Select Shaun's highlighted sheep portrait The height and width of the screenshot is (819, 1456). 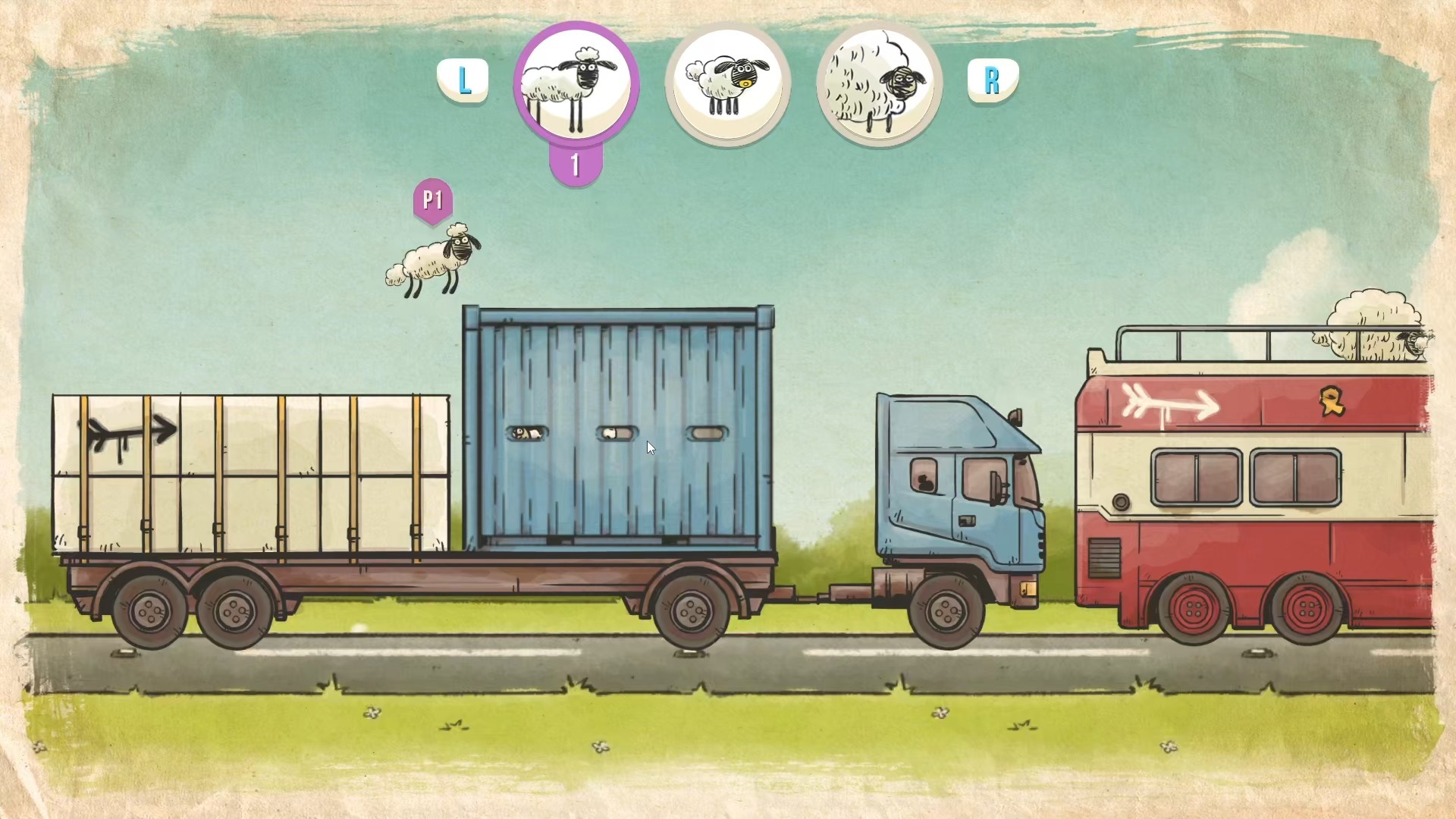click(576, 83)
